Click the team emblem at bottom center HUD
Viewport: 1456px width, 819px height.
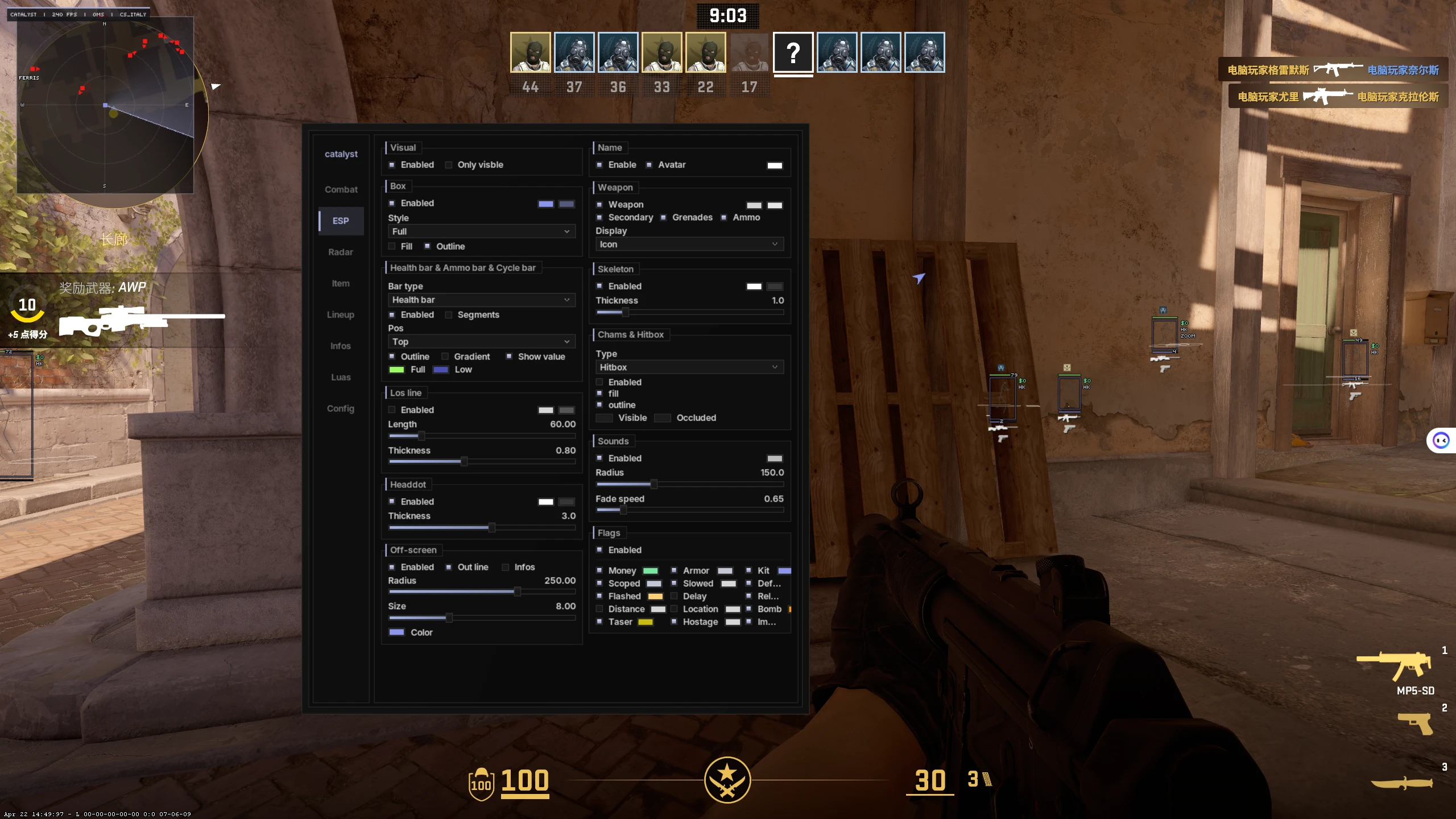[728, 781]
